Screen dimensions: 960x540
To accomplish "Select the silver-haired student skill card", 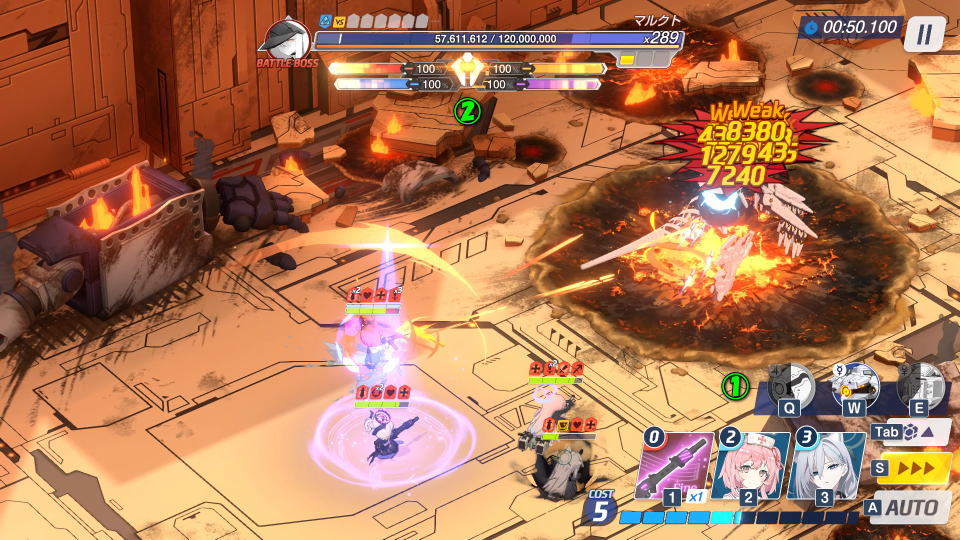I will [x=826, y=466].
